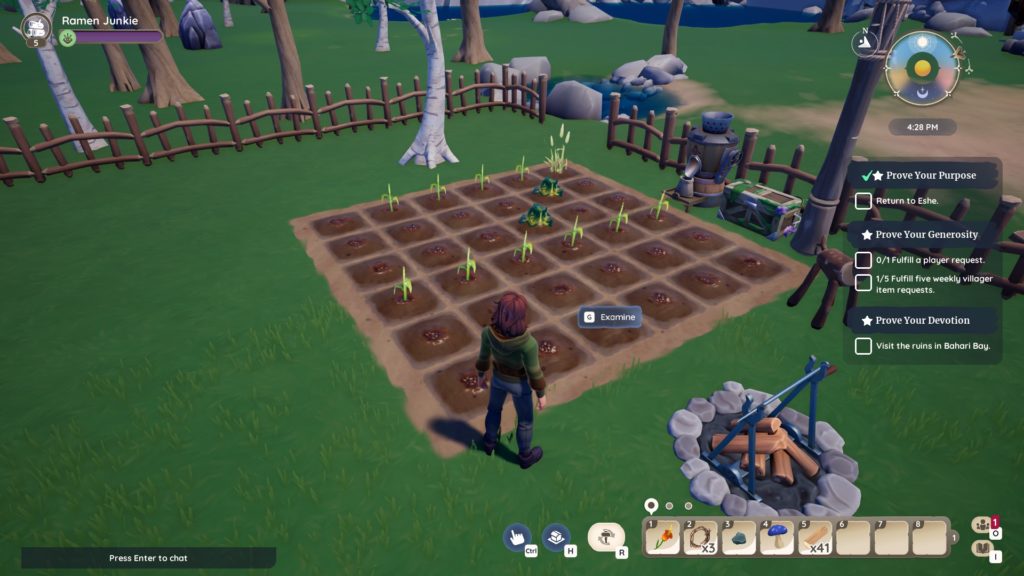Select the Prove Your Devotion quest header
This screenshot has height=576, width=1024.
click(x=922, y=320)
